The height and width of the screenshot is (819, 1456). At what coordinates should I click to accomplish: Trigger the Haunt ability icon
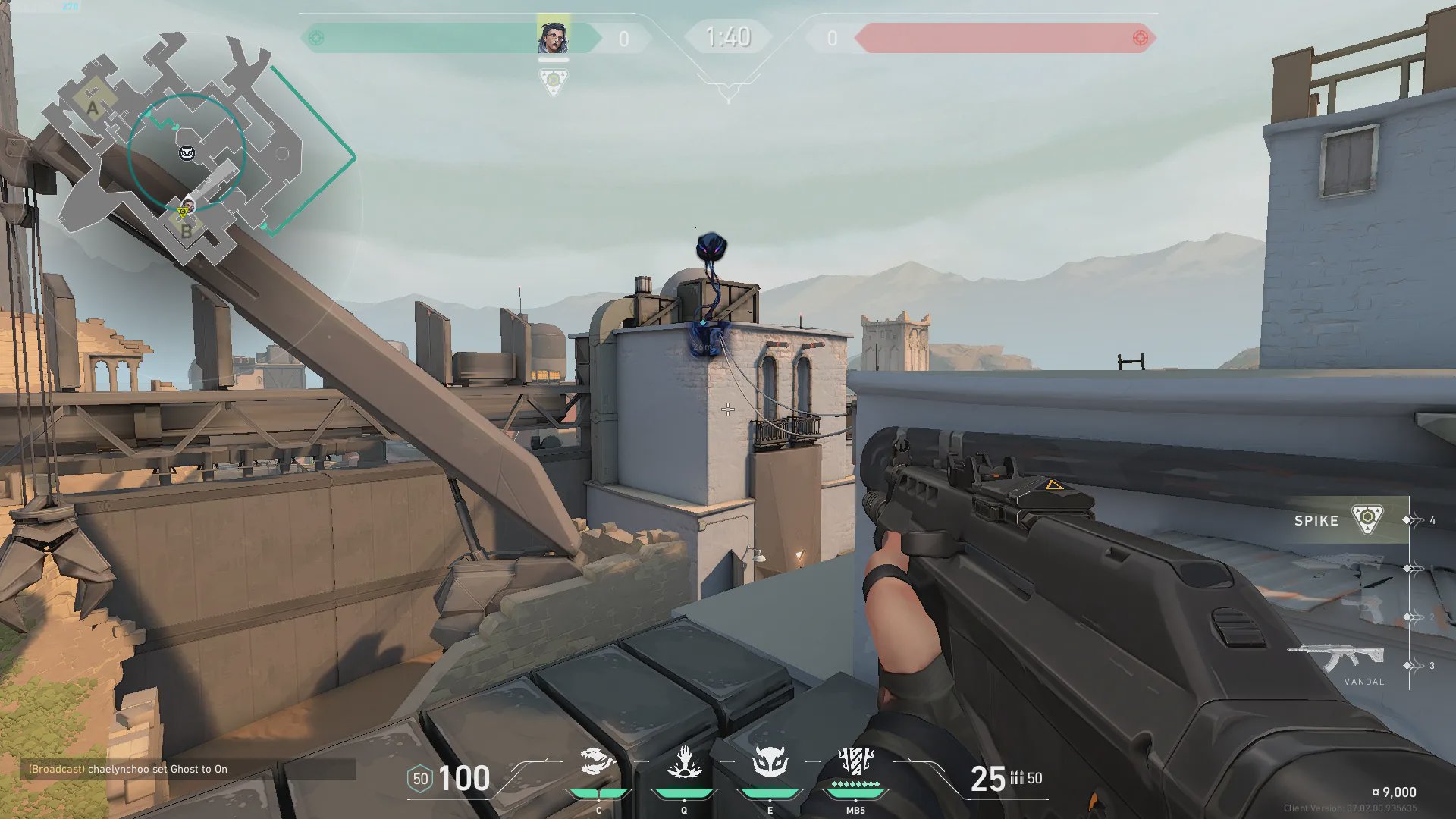click(x=770, y=762)
